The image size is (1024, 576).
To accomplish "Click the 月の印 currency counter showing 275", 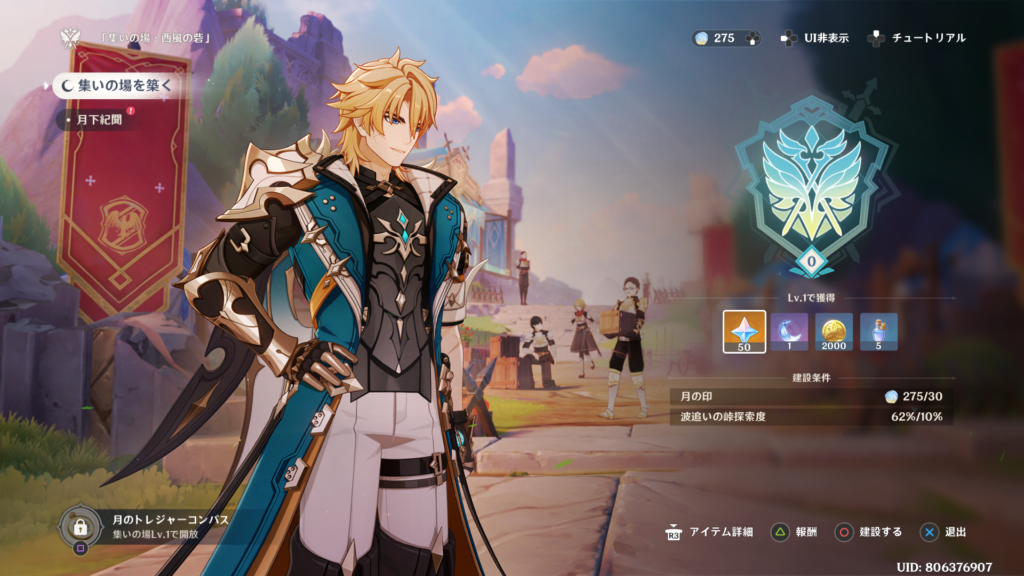I will [725, 38].
